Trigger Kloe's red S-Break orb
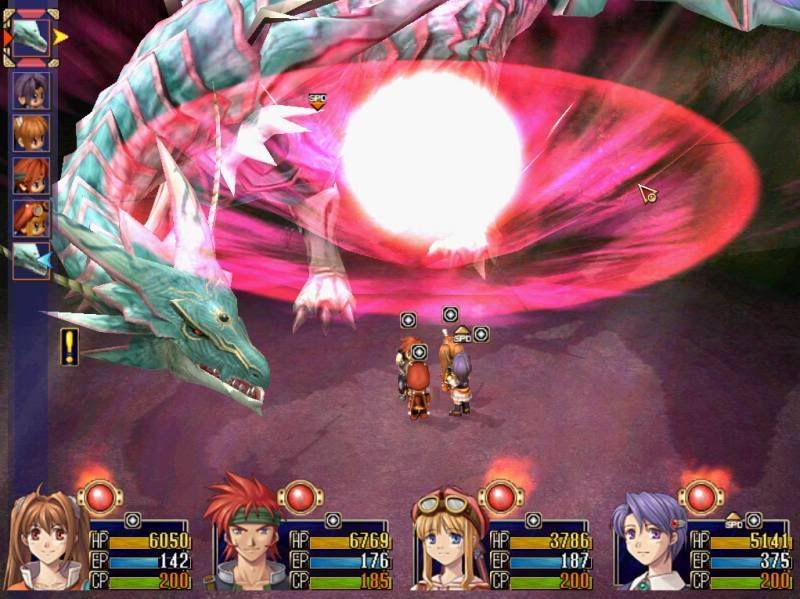This screenshot has height=599, width=800. [x=701, y=496]
